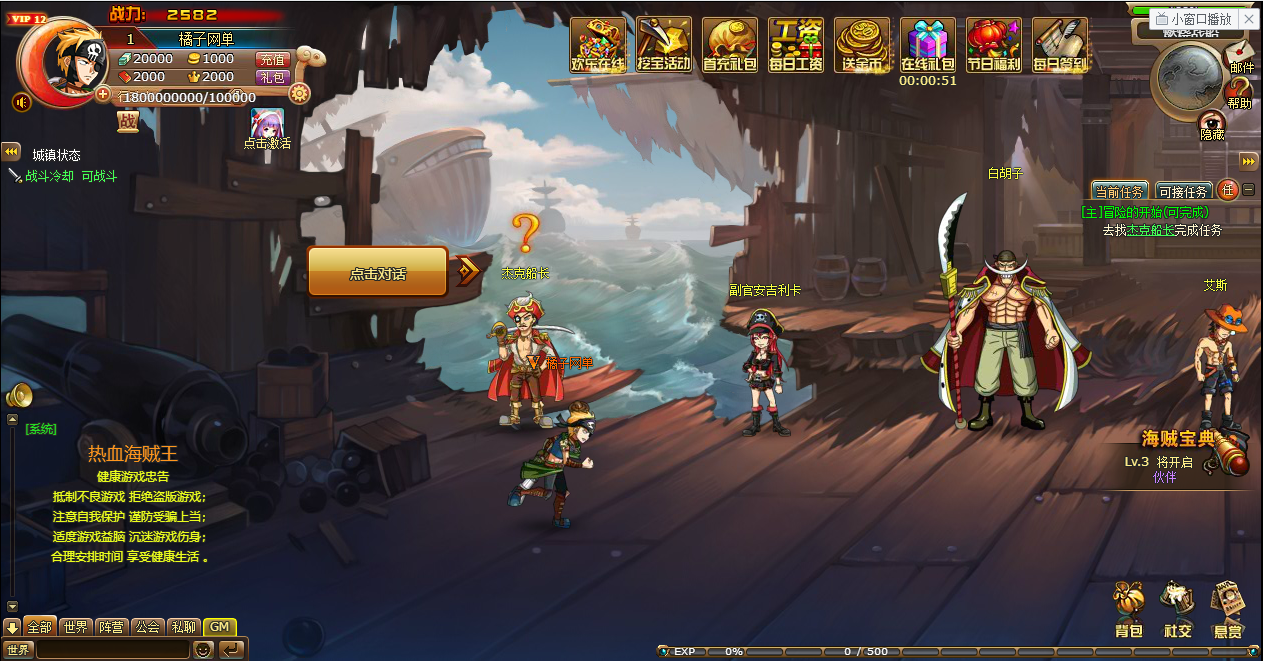Open the 节日福利 holiday benefits icon
This screenshot has height=661, width=1263.
(994, 45)
